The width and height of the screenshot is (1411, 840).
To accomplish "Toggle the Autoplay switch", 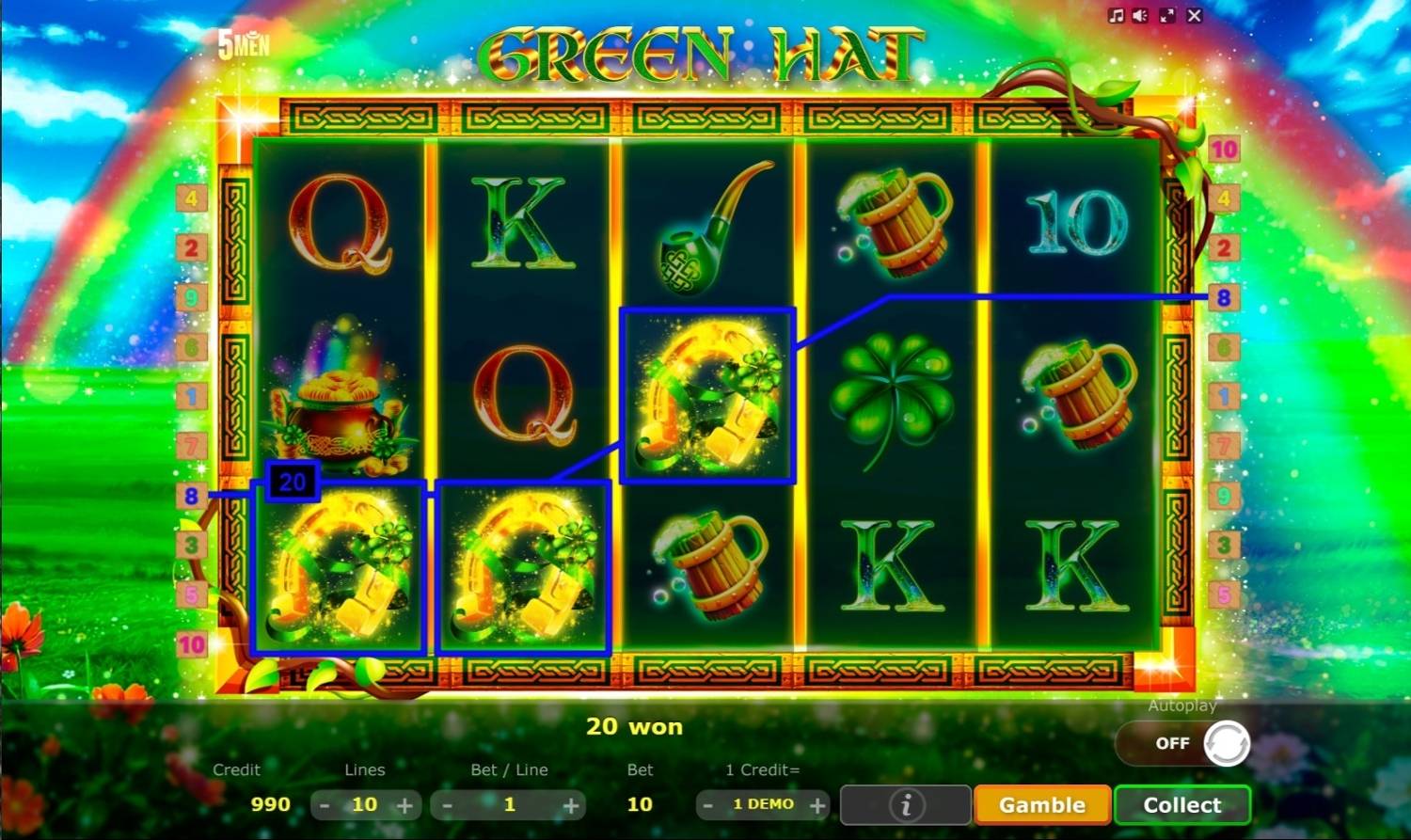I will (x=1183, y=743).
